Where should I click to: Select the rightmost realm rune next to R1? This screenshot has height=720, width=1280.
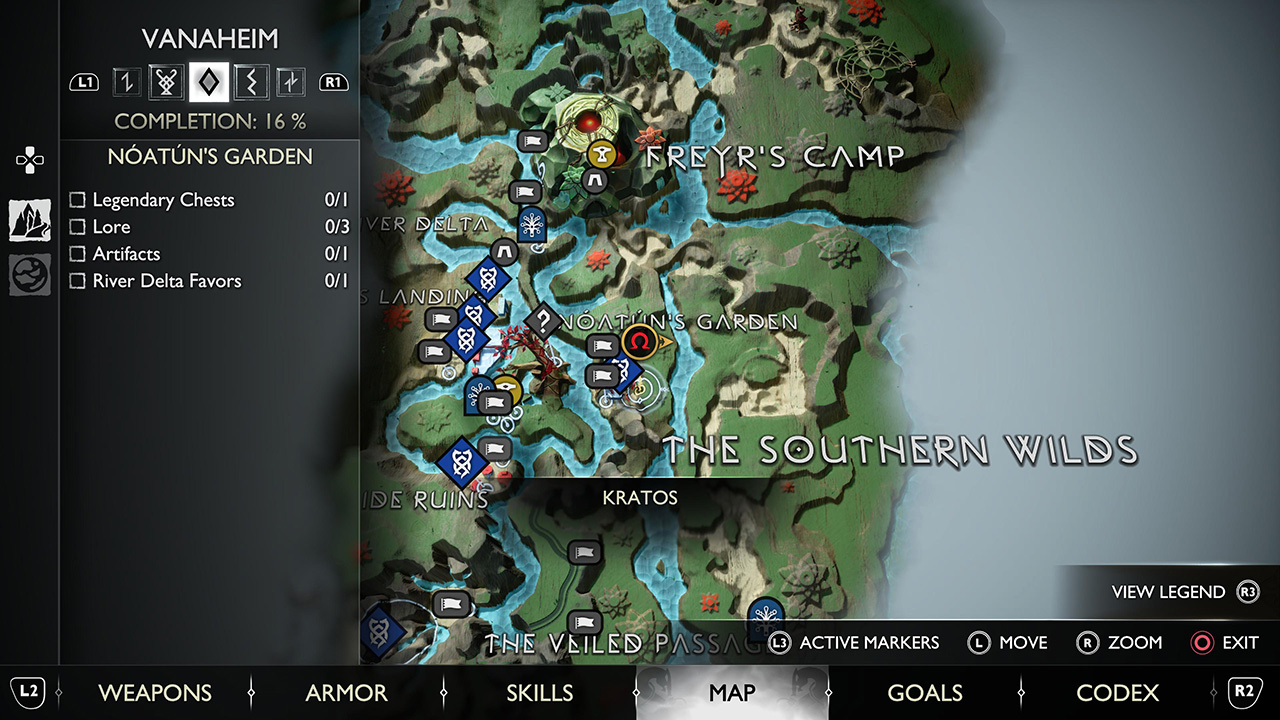(289, 82)
